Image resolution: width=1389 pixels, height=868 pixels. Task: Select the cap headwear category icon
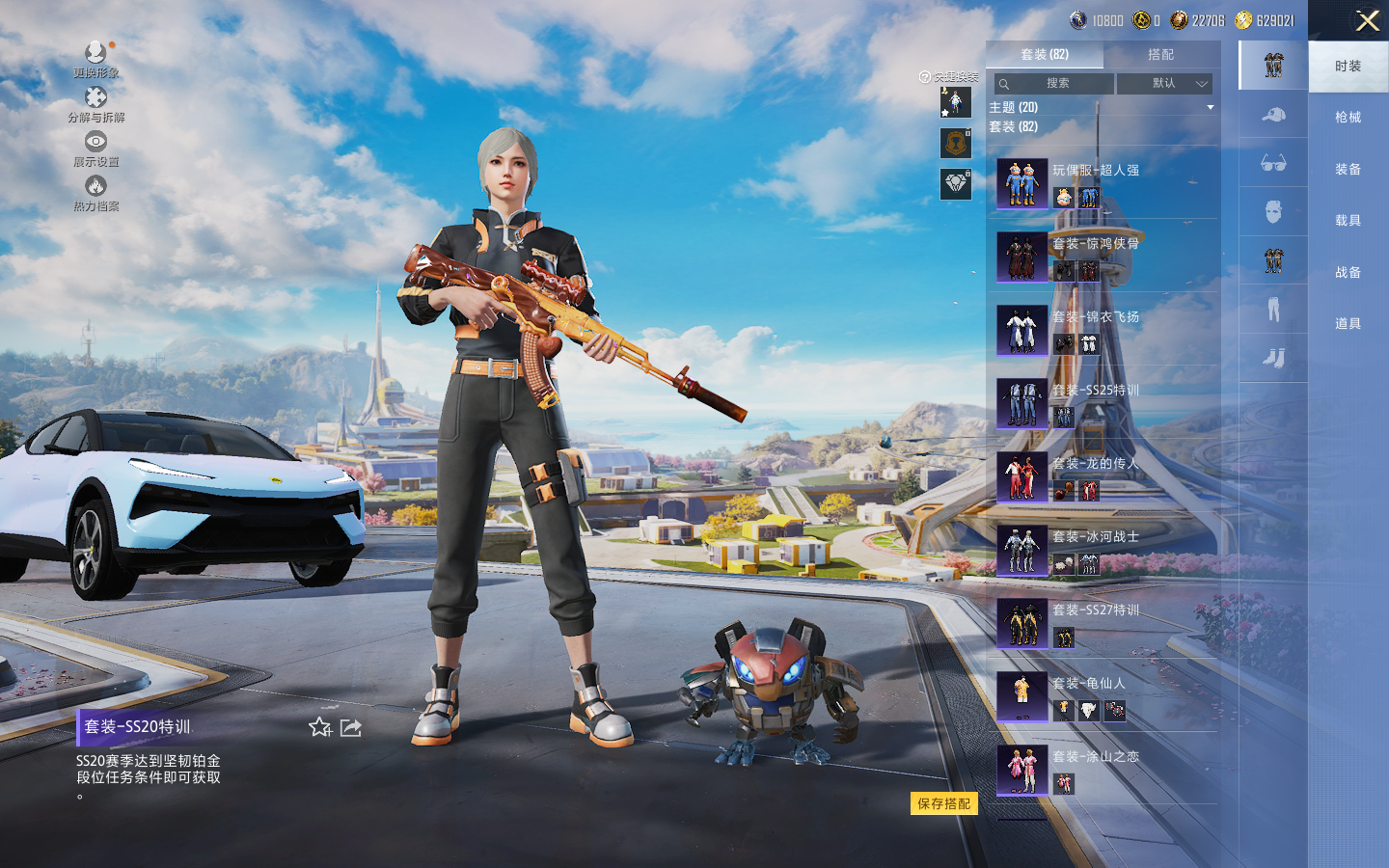click(1273, 116)
